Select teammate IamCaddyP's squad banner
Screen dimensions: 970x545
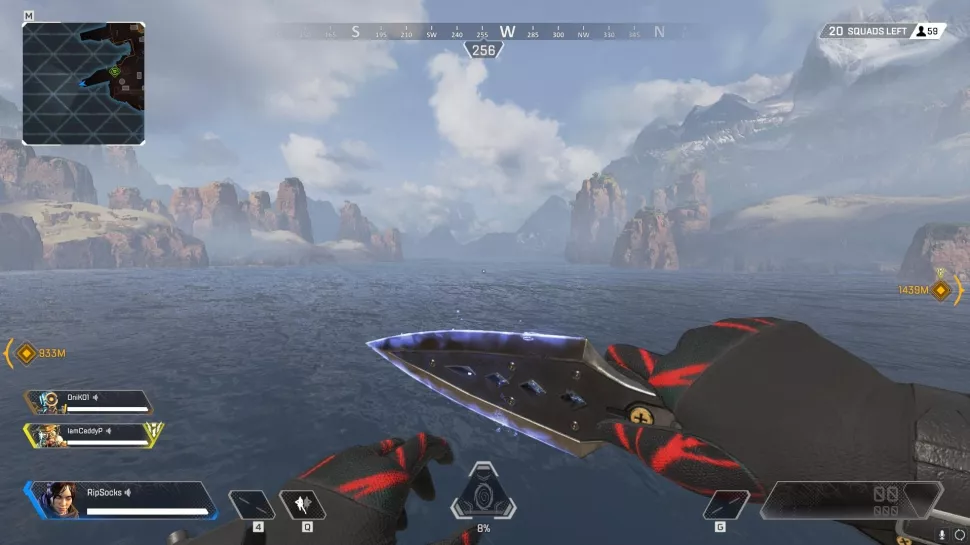[x=92, y=434]
